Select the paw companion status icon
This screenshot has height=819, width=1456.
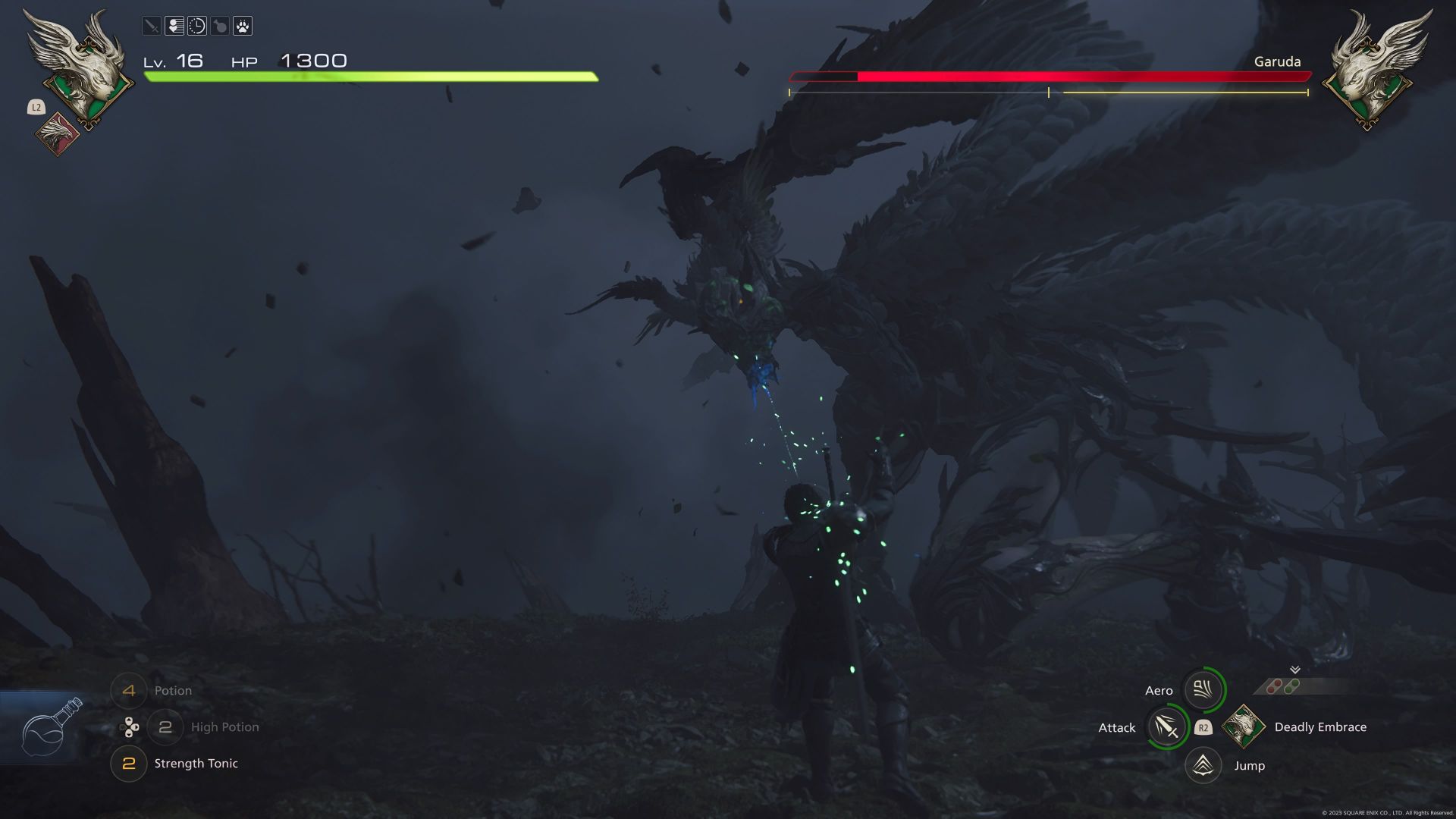[x=242, y=27]
